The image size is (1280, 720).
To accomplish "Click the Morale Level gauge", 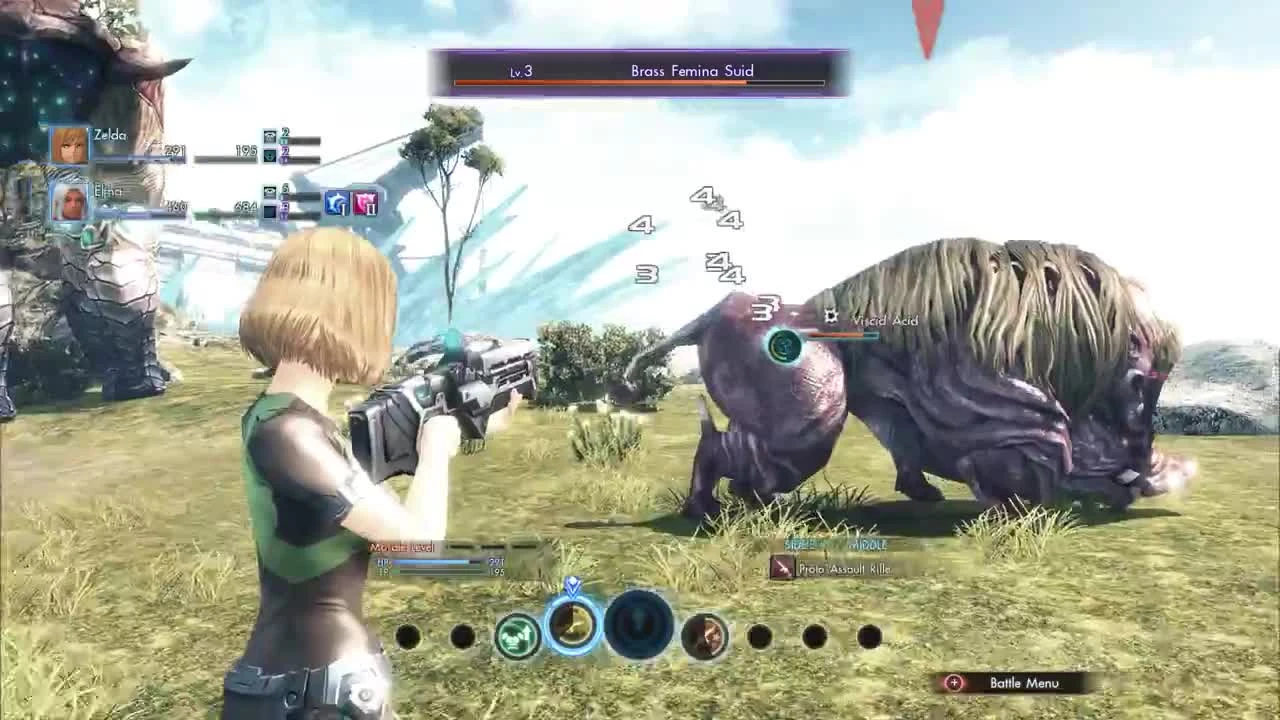I will (470, 547).
